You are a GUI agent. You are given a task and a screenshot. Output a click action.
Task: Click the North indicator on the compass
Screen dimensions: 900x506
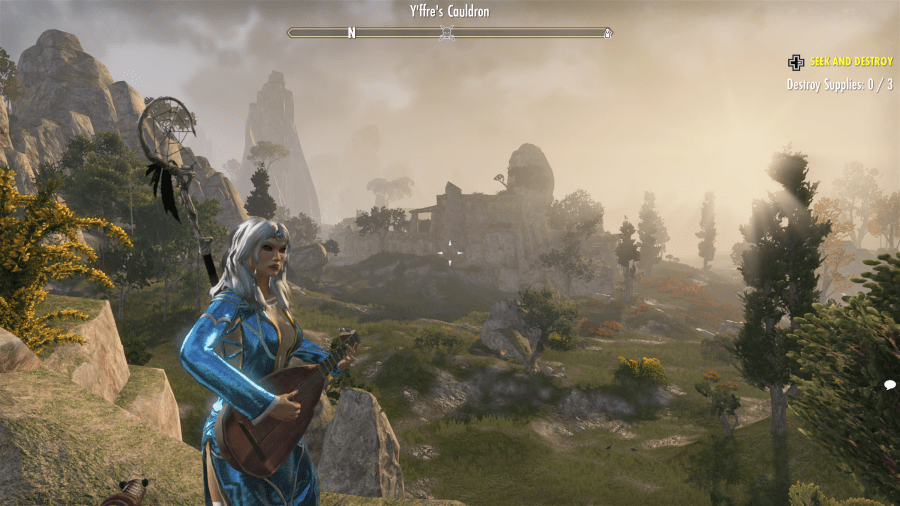click(x=351, y=33)
